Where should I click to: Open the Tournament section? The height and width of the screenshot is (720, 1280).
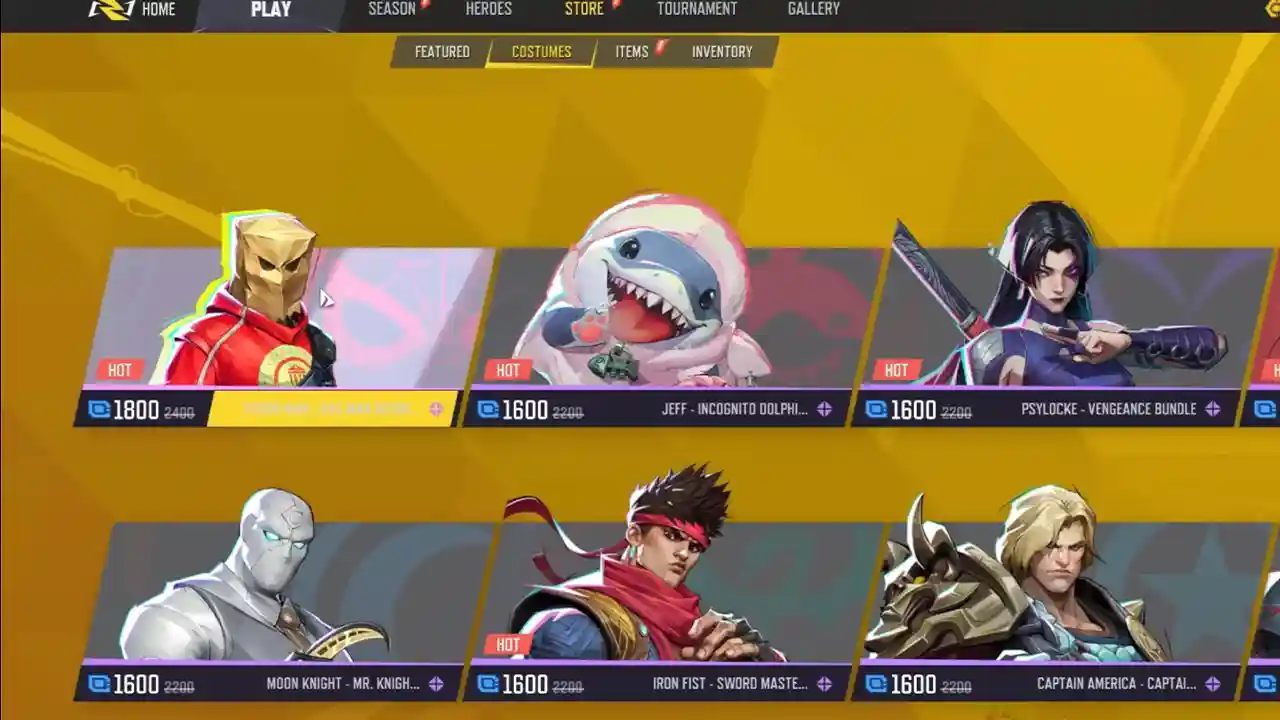pos(696,9)
